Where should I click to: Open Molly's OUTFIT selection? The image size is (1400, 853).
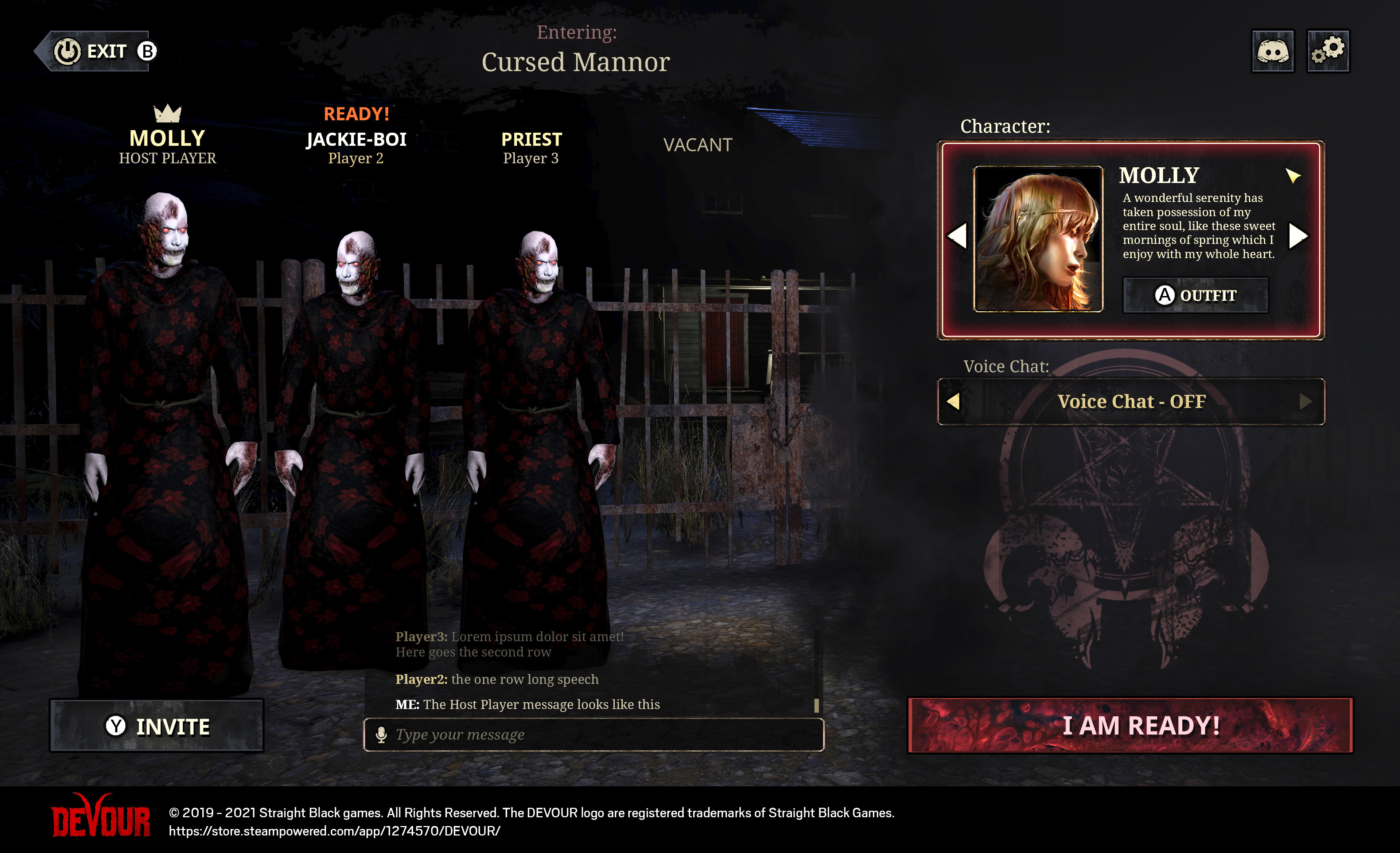1195,295
